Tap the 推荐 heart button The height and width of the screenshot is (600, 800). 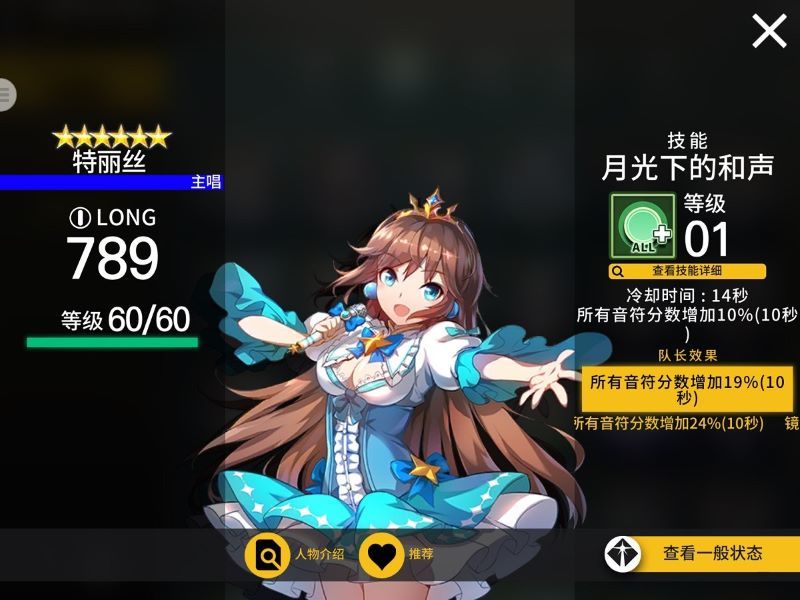click(x=397, y=554)
